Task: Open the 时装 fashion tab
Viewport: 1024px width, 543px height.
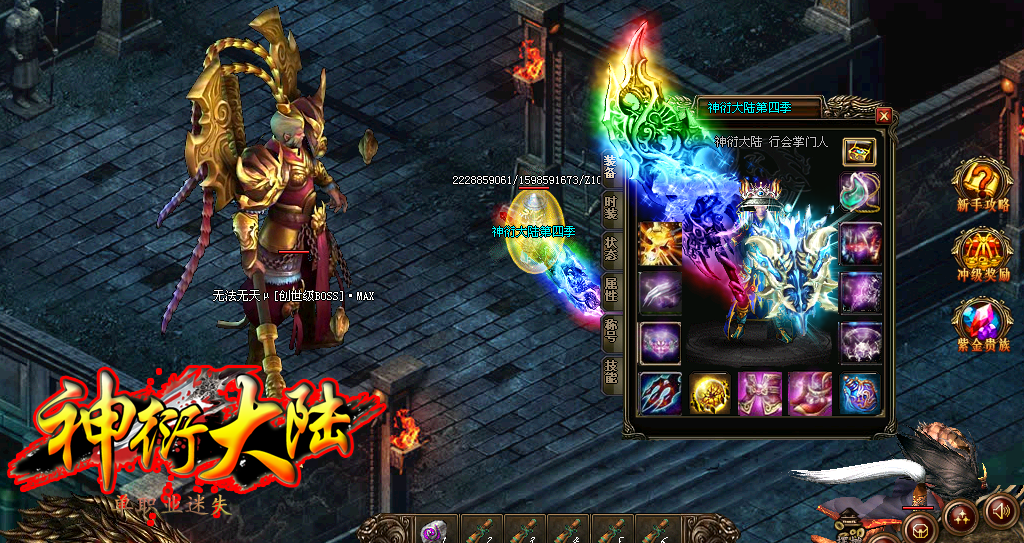Action: 610,208
